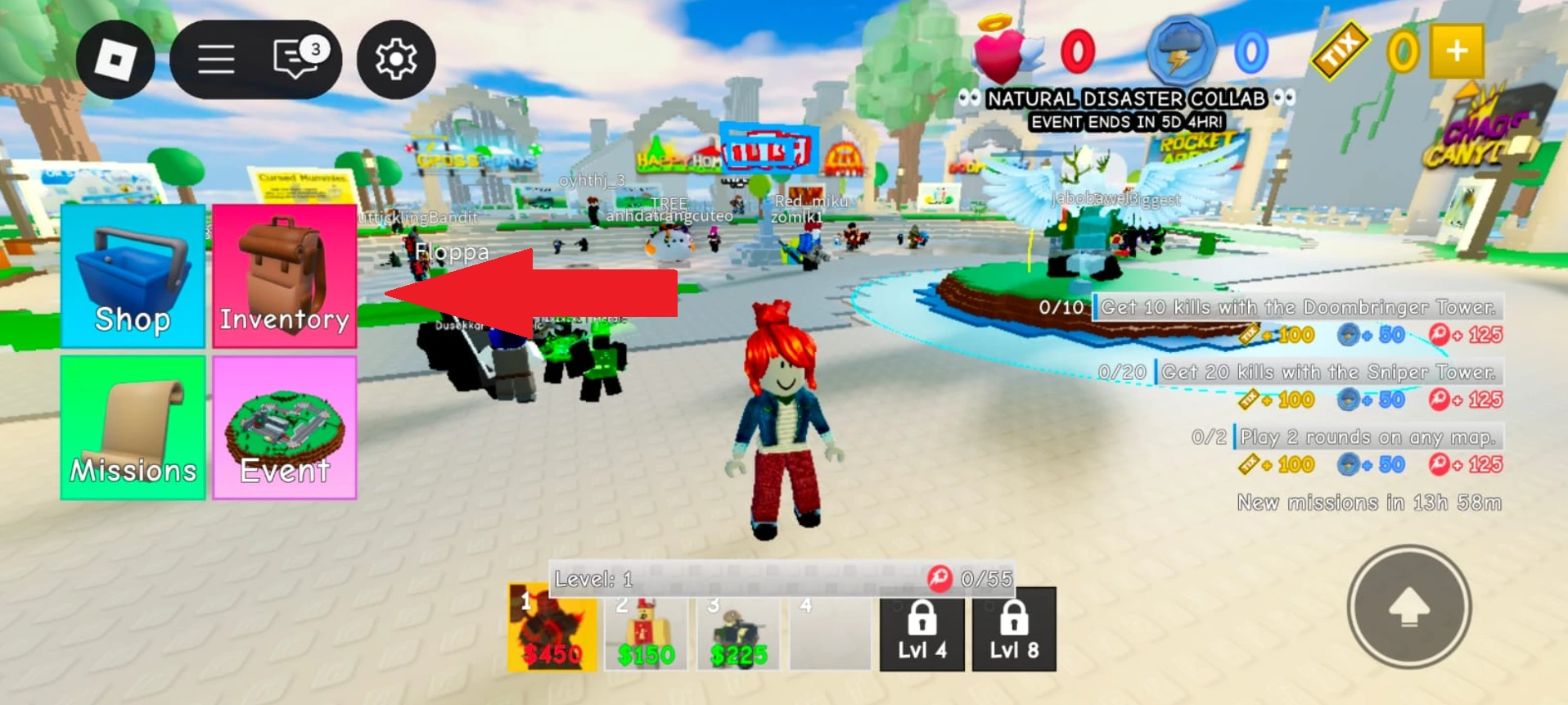
Task: Select the Doombringer Tower kills mission
Action: (1297, 308)
